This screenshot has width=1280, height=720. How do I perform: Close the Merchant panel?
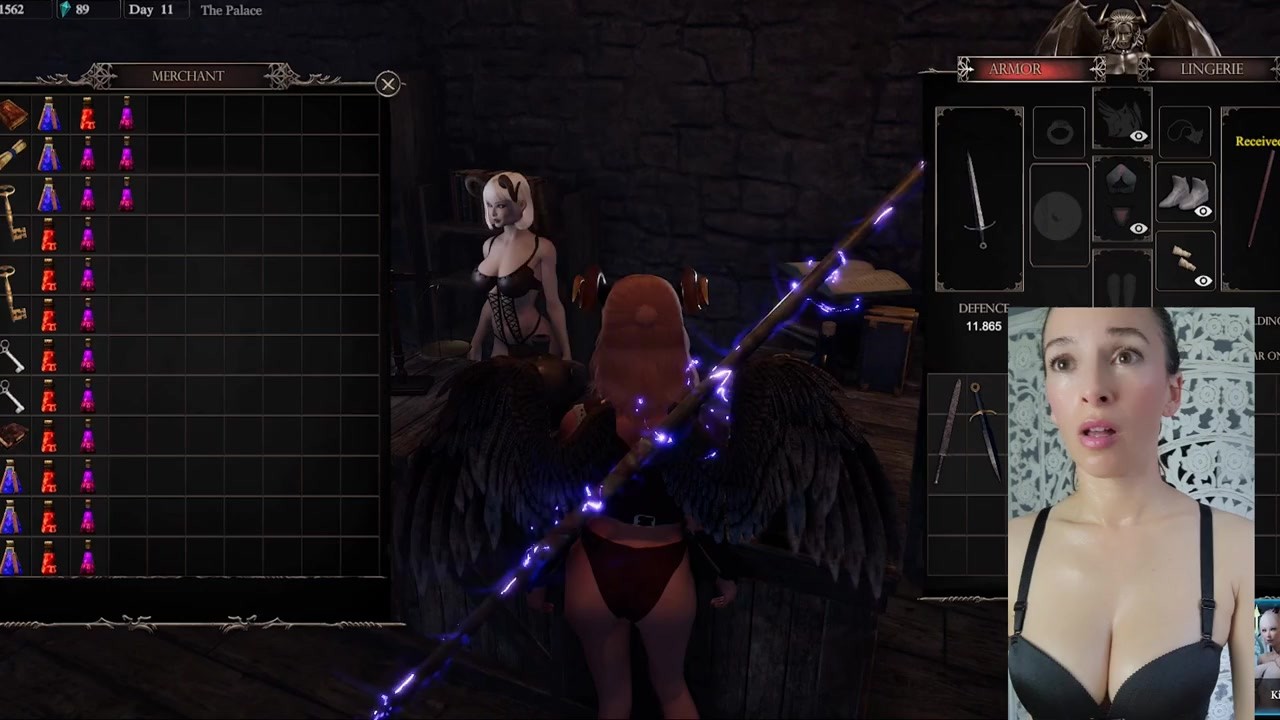point(388,84)
